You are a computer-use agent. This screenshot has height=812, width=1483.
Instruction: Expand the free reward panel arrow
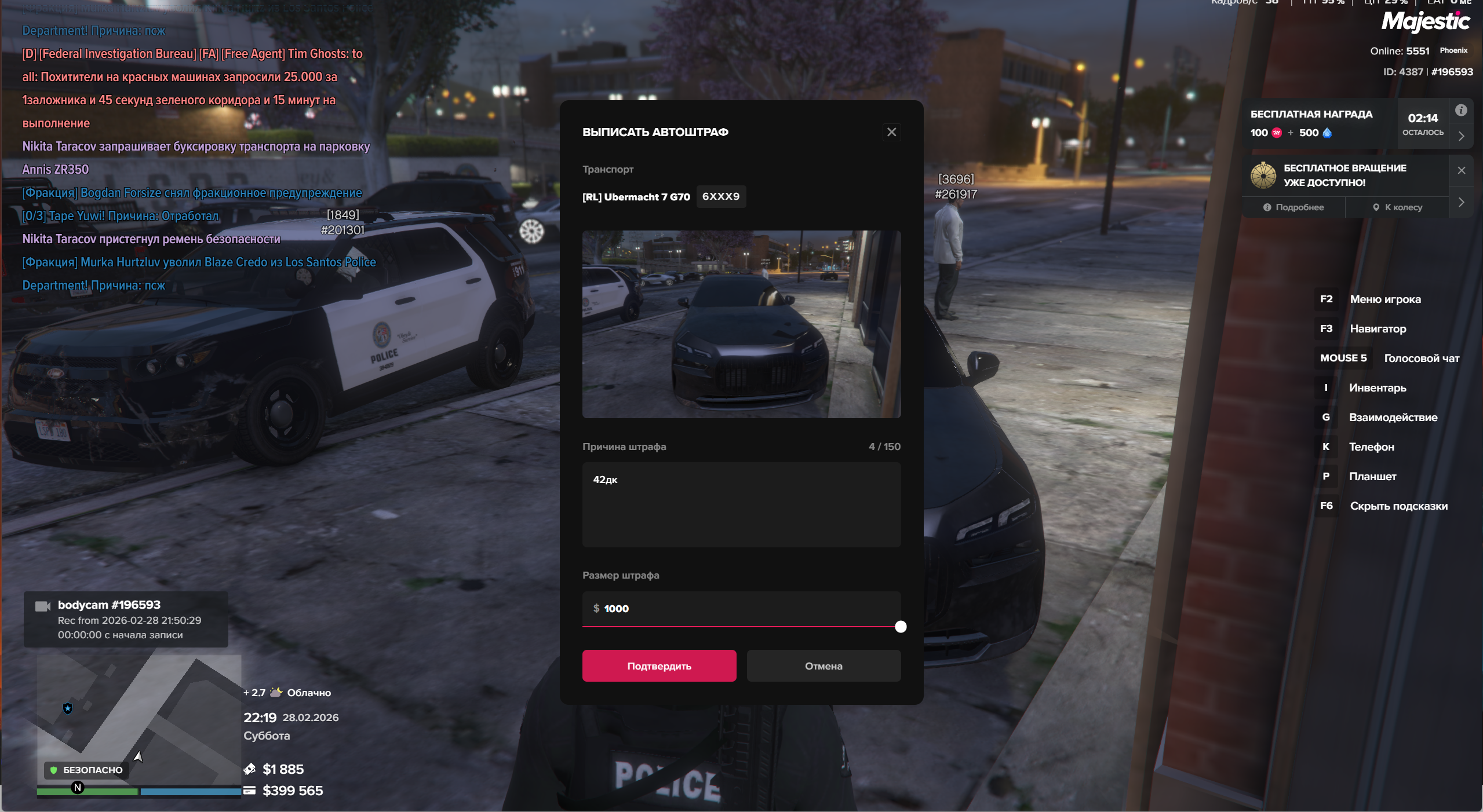click(1461, 136)
